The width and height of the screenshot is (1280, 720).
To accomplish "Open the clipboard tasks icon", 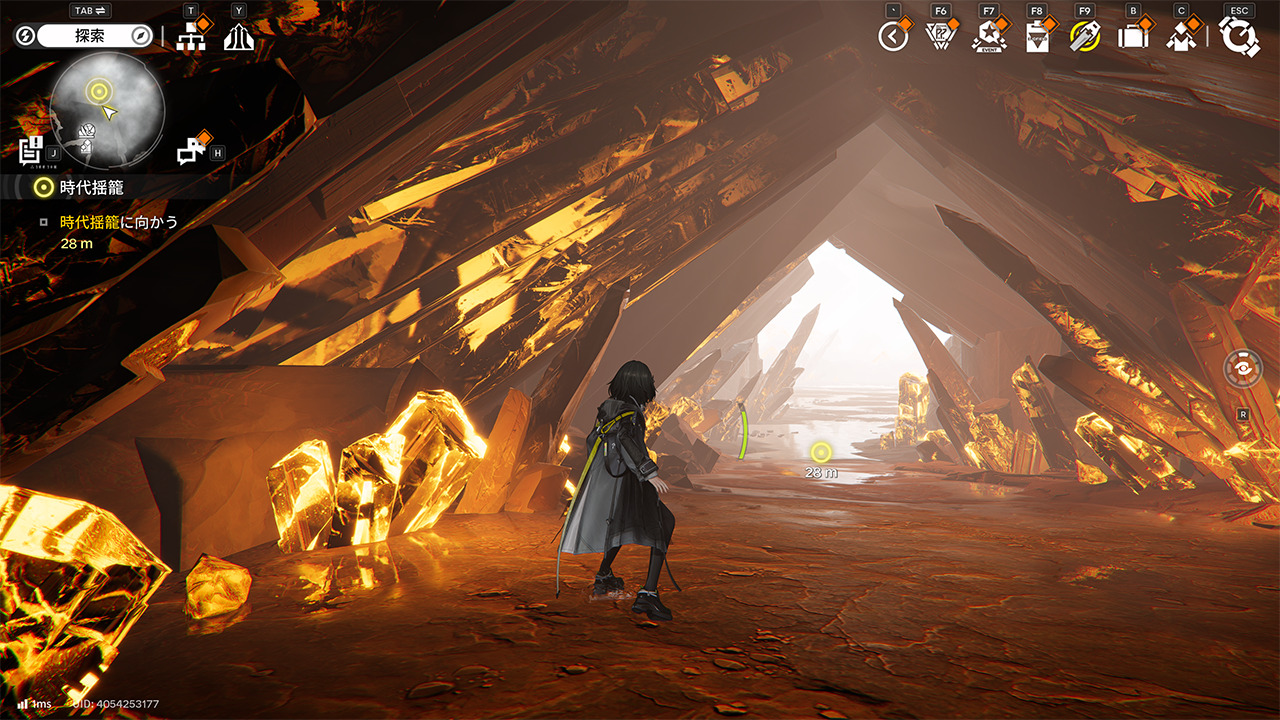I will click(1037, 37).
